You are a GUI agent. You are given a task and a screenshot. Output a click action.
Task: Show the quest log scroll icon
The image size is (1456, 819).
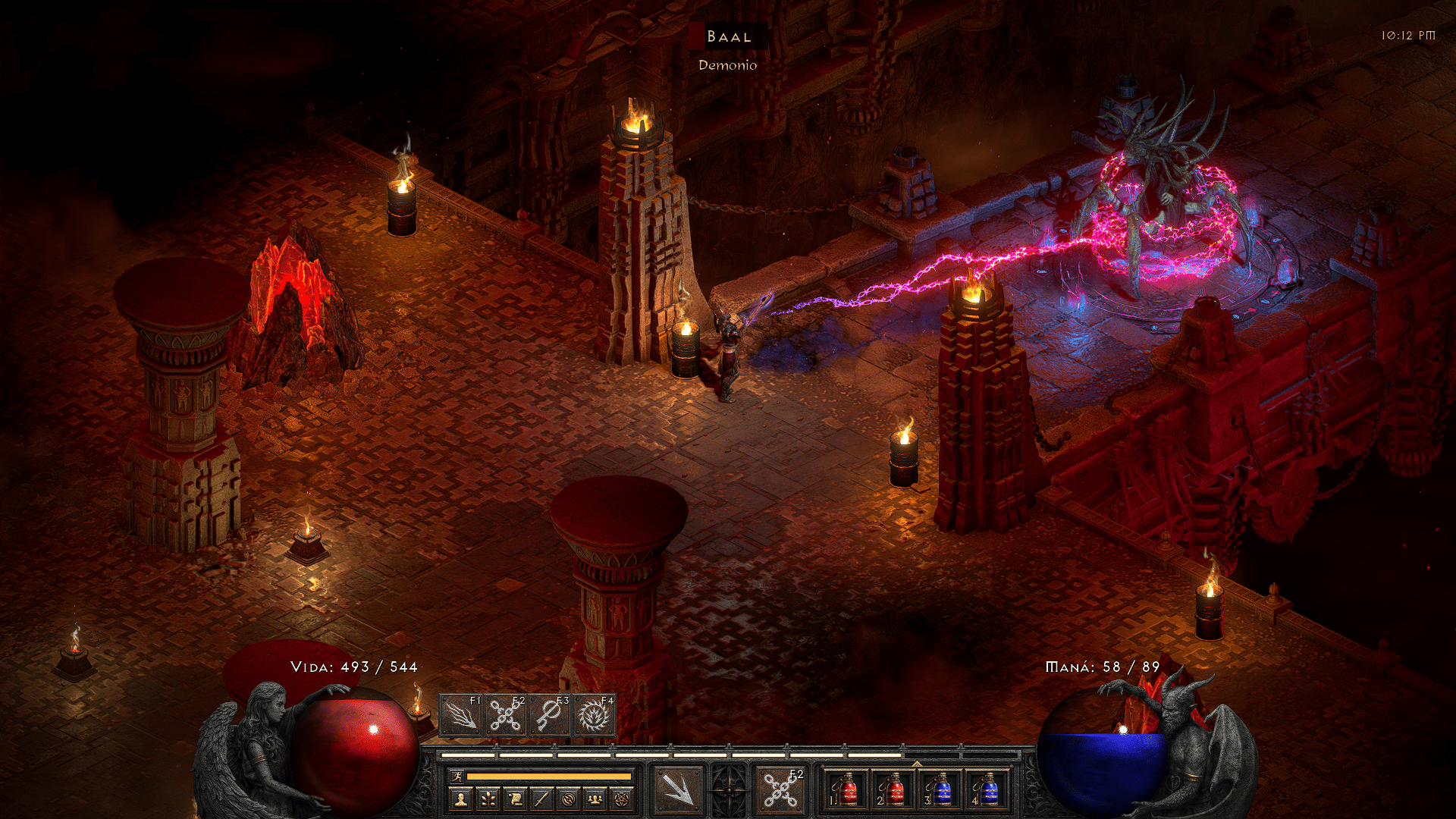(x=515, y=799)
